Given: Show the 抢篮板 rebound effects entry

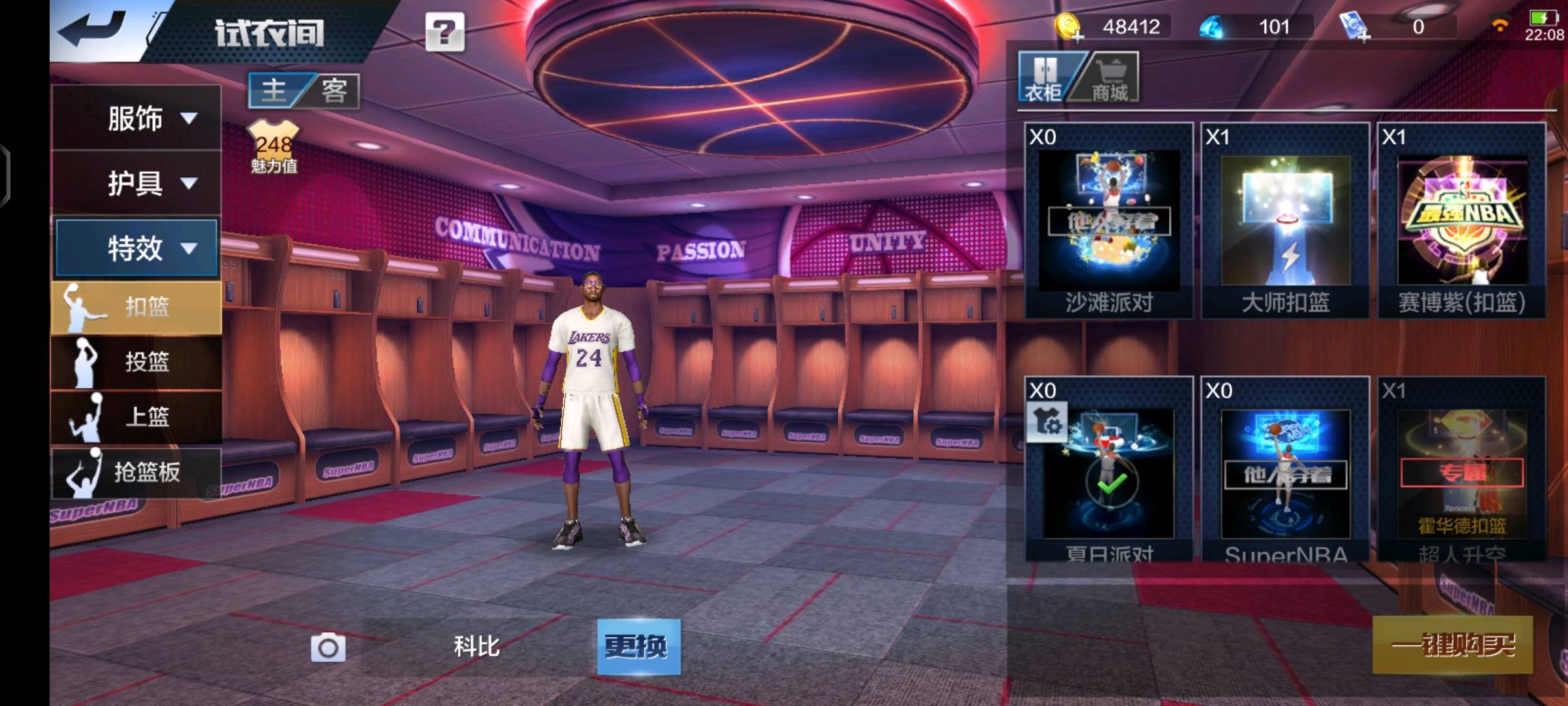Looking at the screenshot, I should 136,471.
